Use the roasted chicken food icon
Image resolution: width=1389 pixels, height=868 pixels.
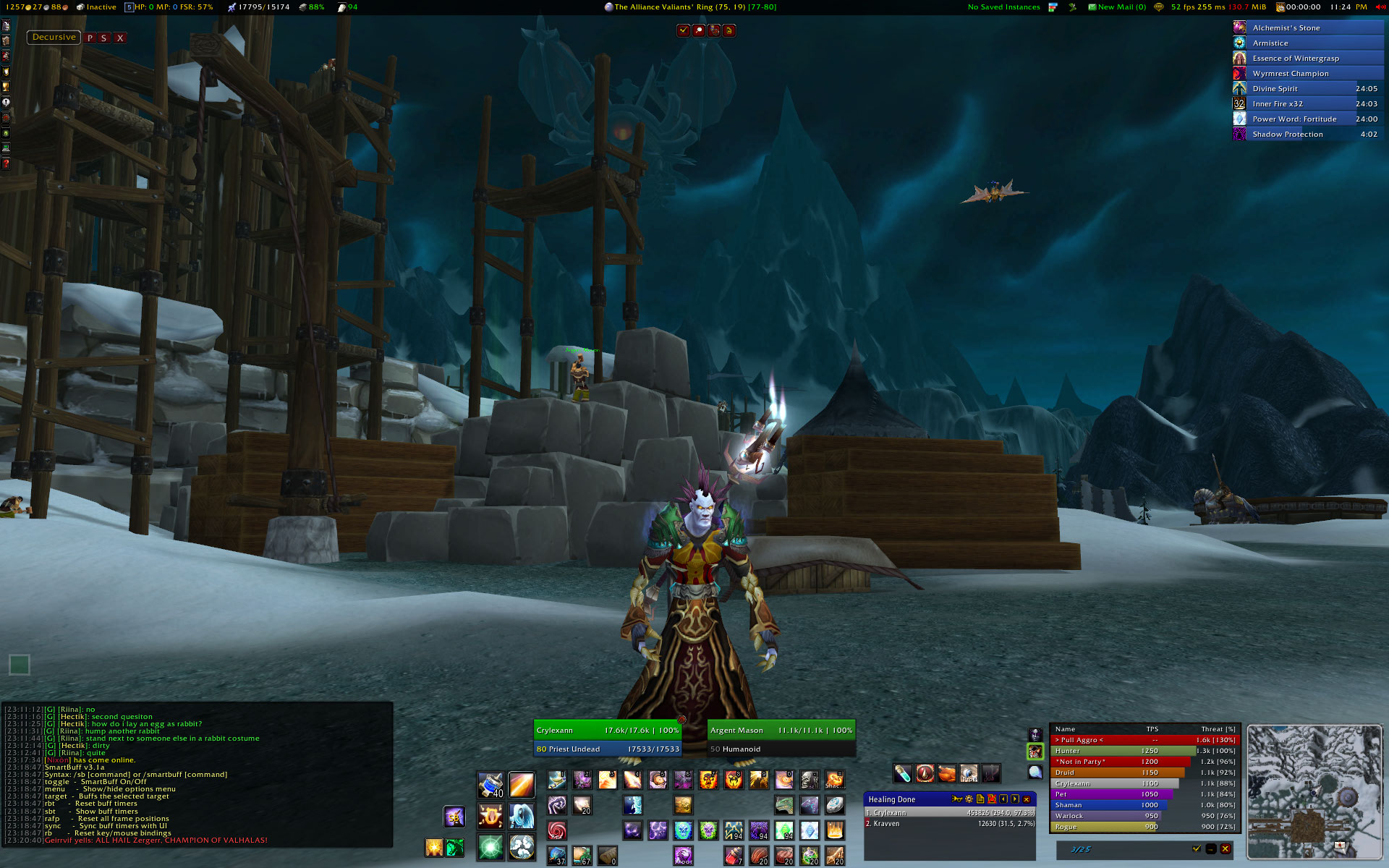947,774
